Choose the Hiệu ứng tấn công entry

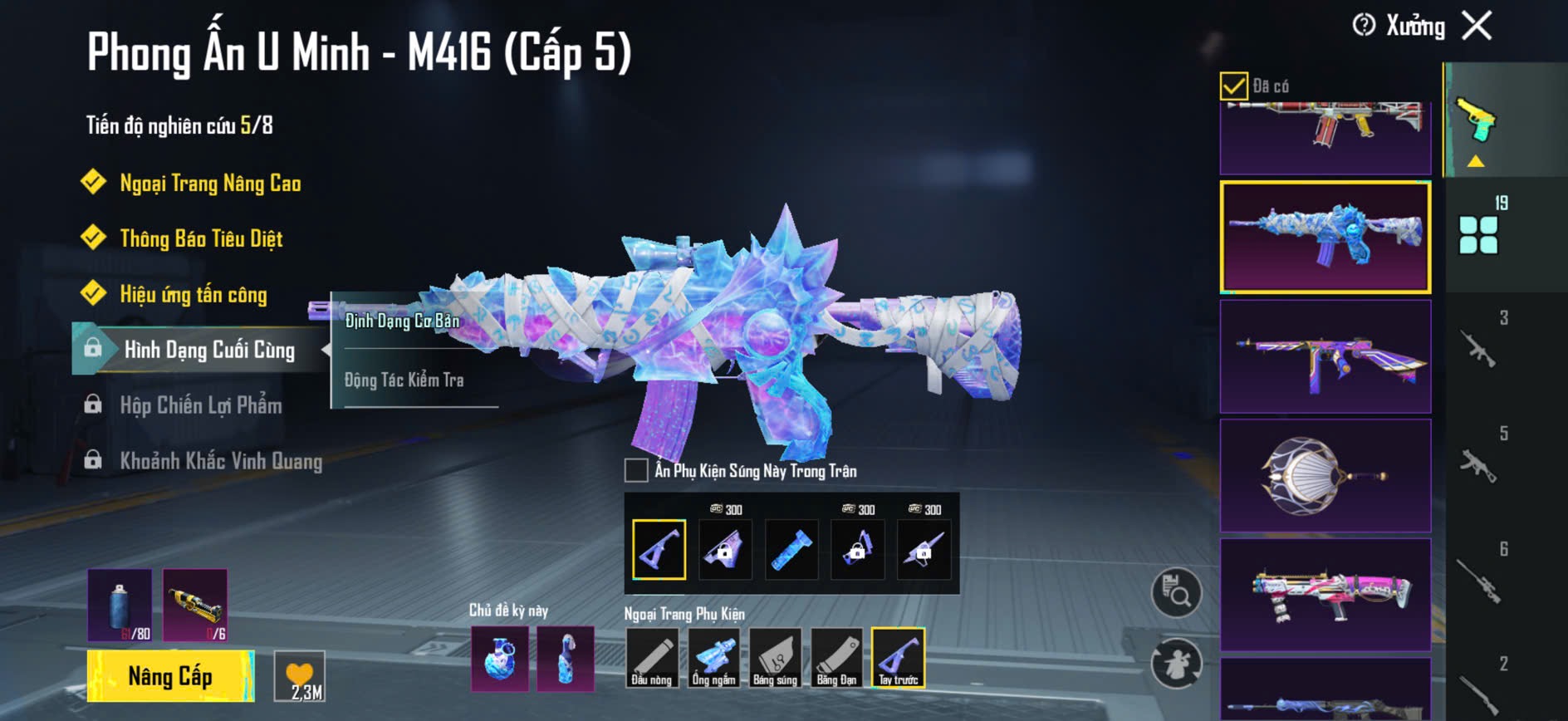[193, 295]
